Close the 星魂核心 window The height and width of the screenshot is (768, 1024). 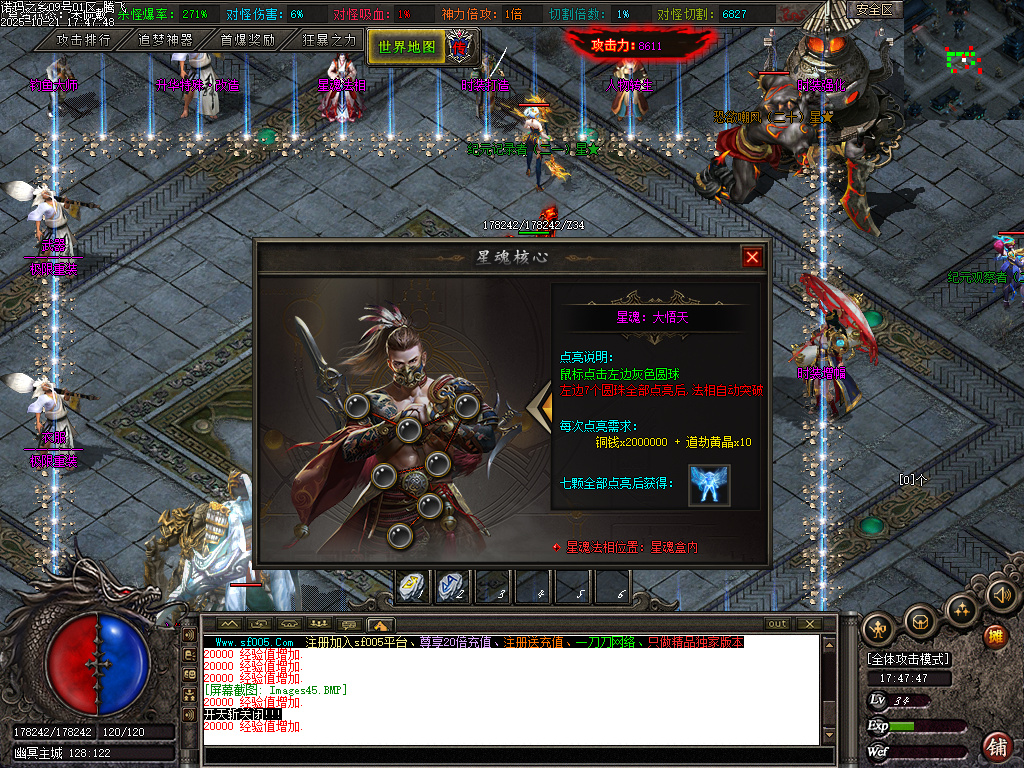click(752, 258)
